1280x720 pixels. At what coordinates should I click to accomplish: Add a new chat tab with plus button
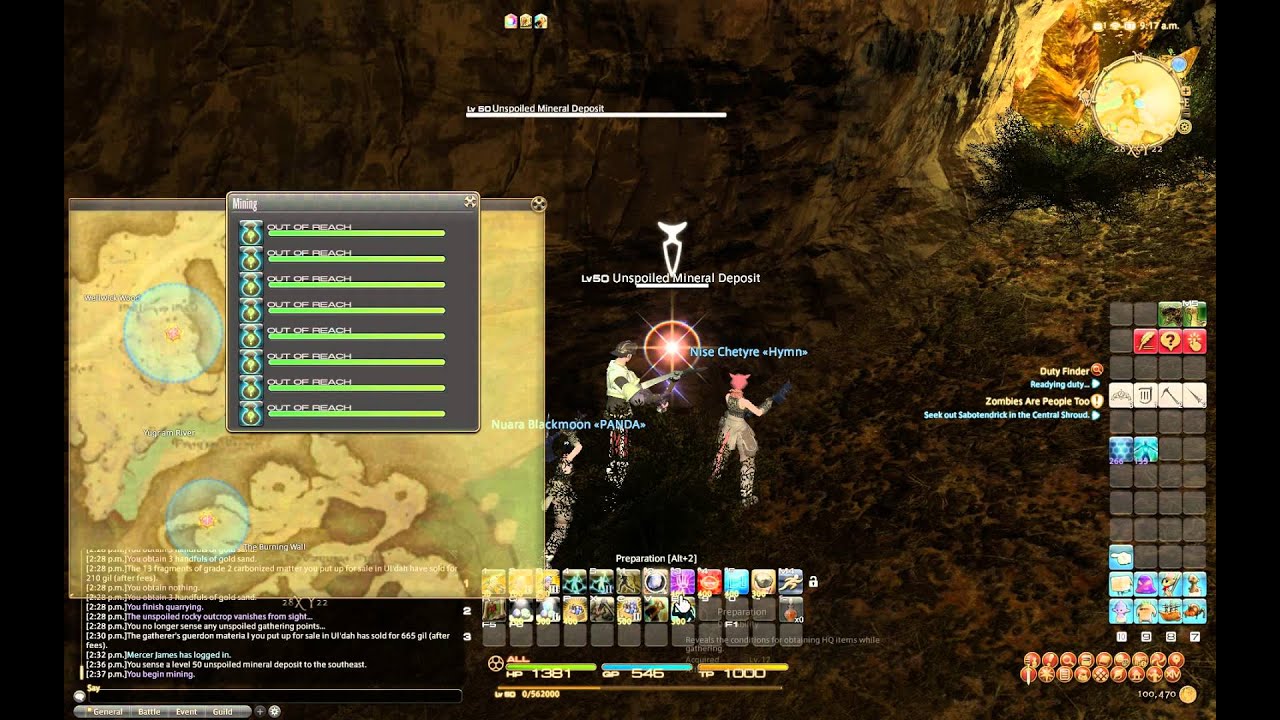point(260,711)
